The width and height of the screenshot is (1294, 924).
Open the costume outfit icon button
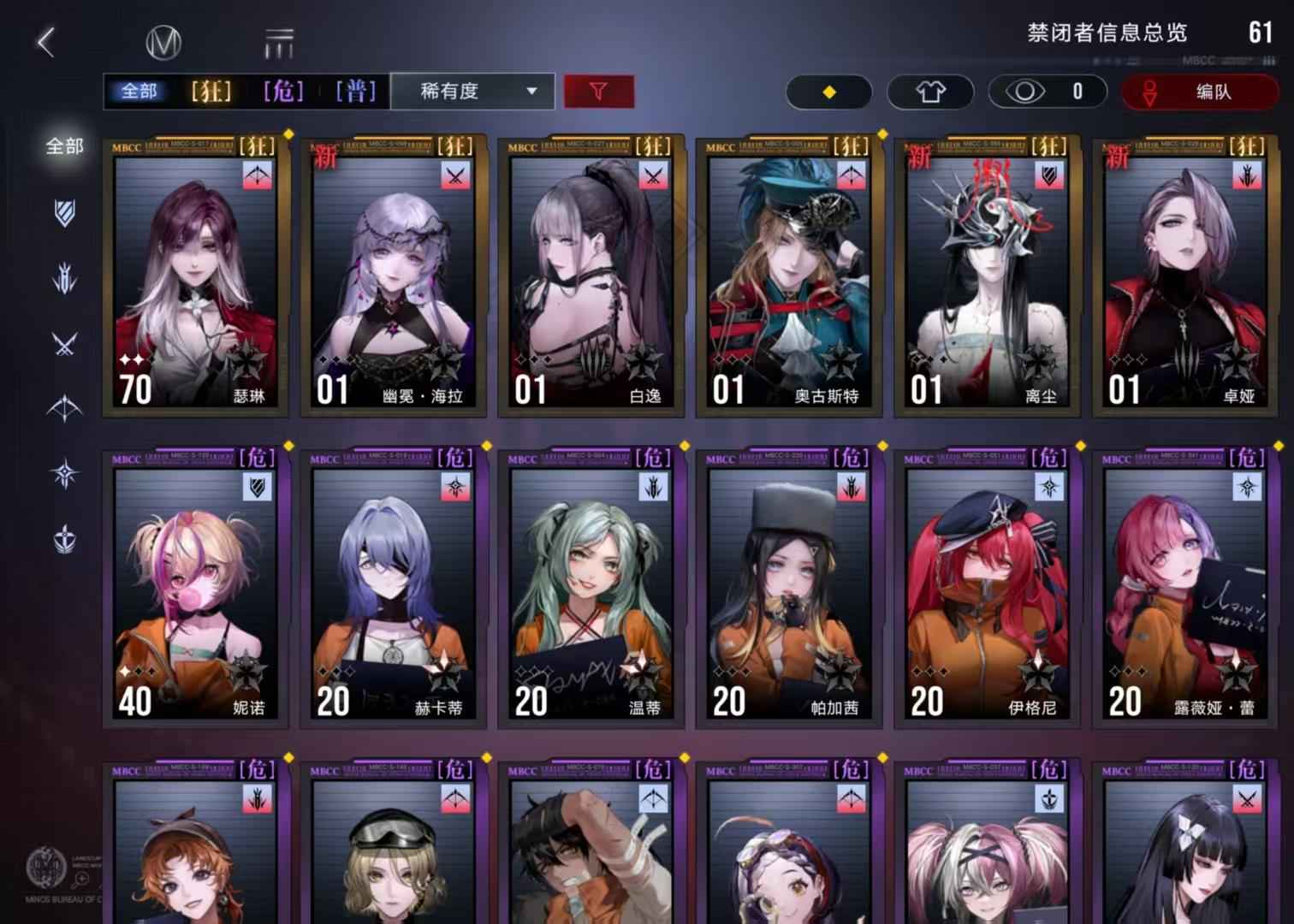(x=930, y=92)
